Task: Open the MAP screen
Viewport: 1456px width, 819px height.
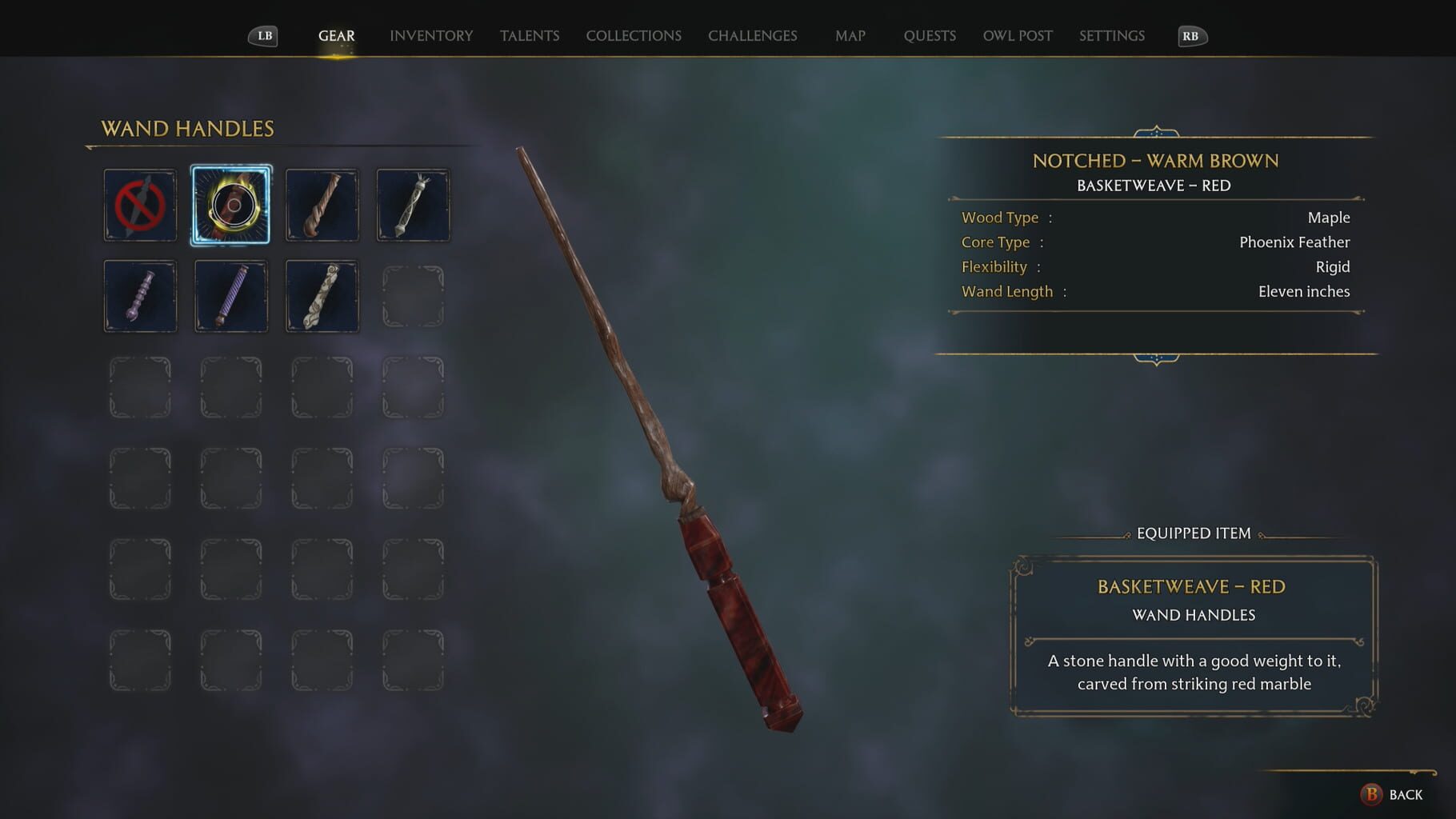Action: [x=850, y=35]
